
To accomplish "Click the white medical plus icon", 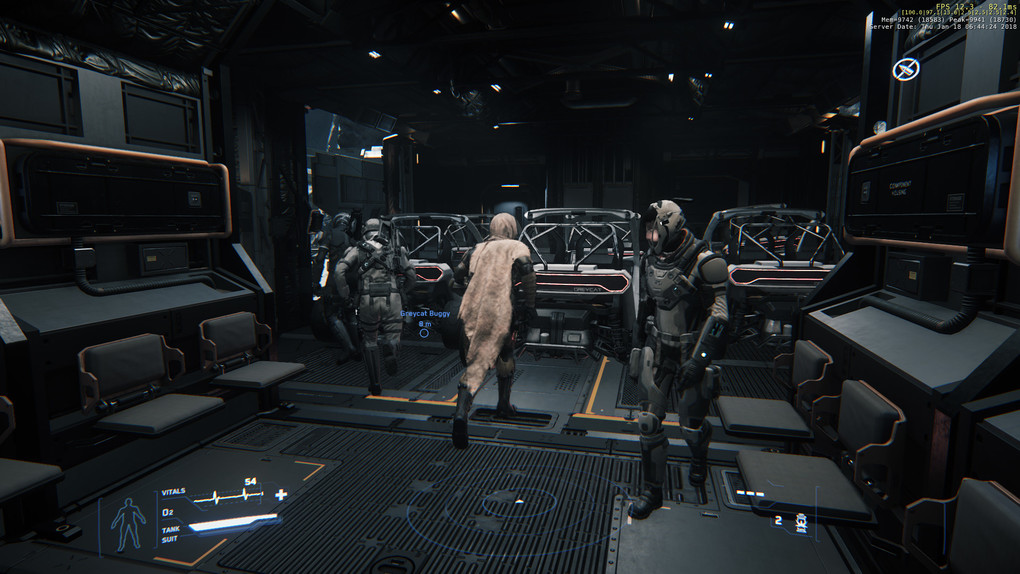I will click(281, 494).
